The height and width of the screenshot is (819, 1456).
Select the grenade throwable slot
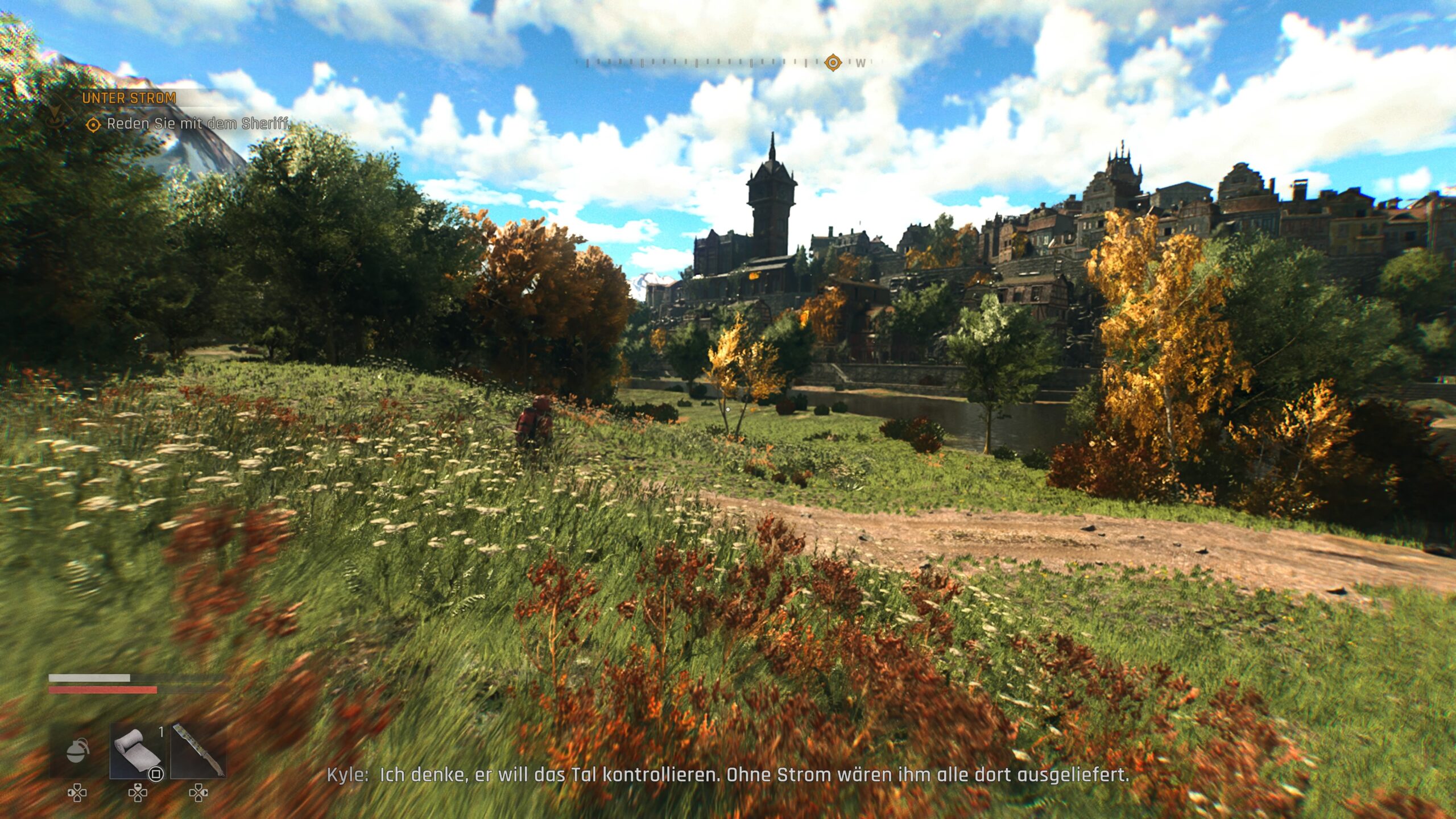point(78,751)
